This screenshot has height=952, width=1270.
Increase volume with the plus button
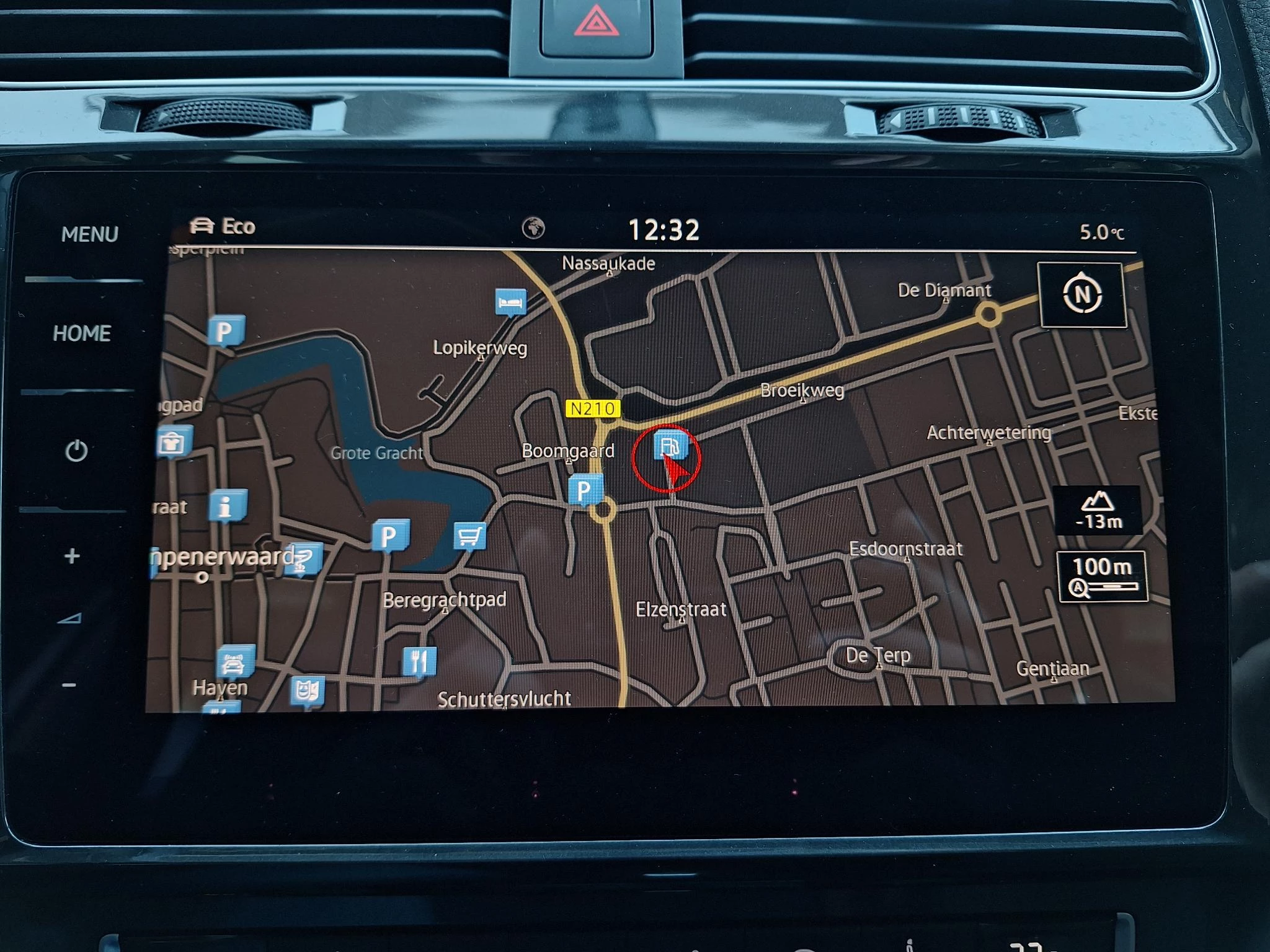point(72,556)
